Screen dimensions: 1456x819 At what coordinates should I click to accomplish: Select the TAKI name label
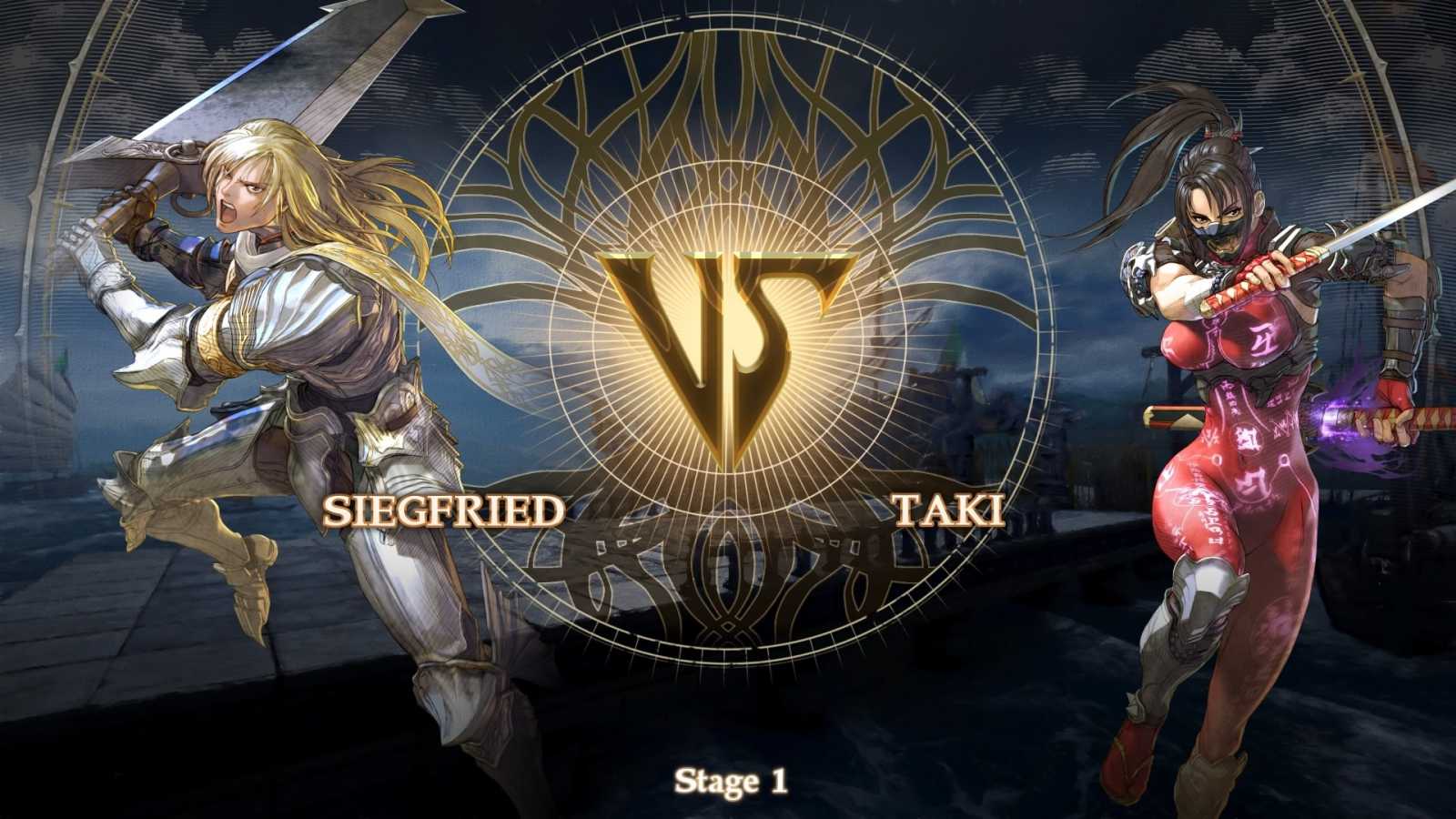[949, 510]
